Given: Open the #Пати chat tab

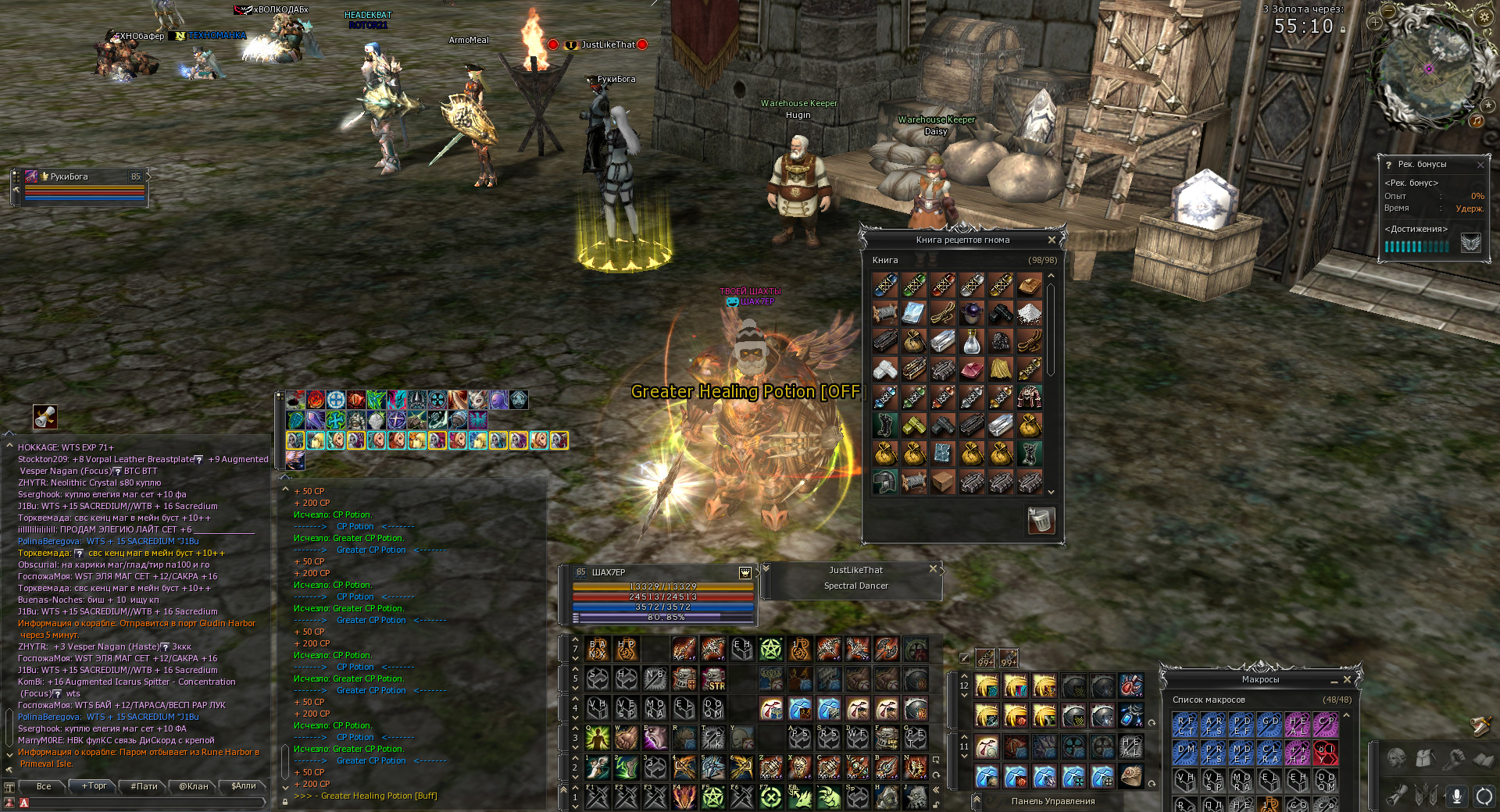Looking at the screenshot, I should tap(145, 786).
